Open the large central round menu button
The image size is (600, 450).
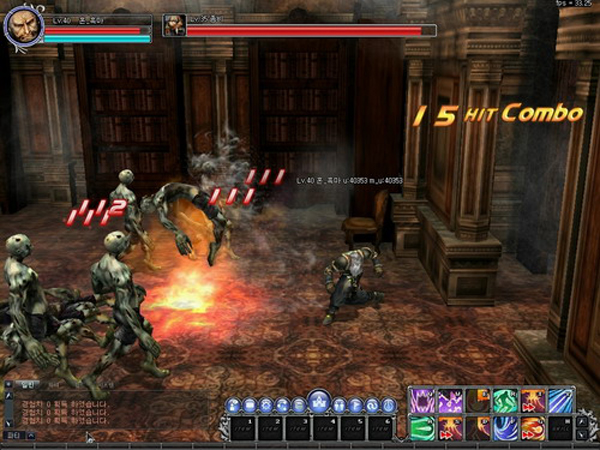(x=318, y=403)
